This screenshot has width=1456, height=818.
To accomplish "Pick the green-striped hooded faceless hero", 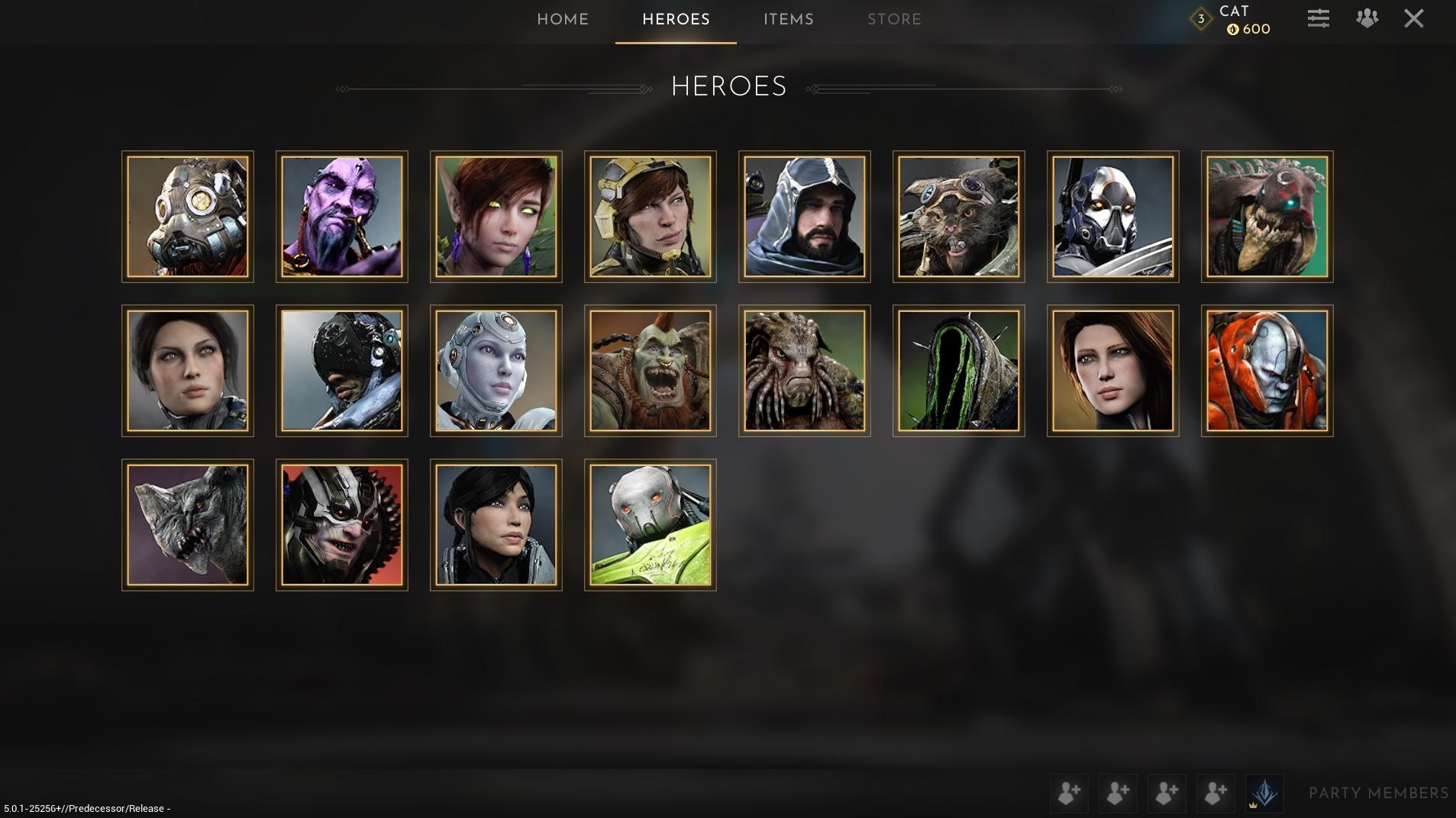I will tap(959, 371).
